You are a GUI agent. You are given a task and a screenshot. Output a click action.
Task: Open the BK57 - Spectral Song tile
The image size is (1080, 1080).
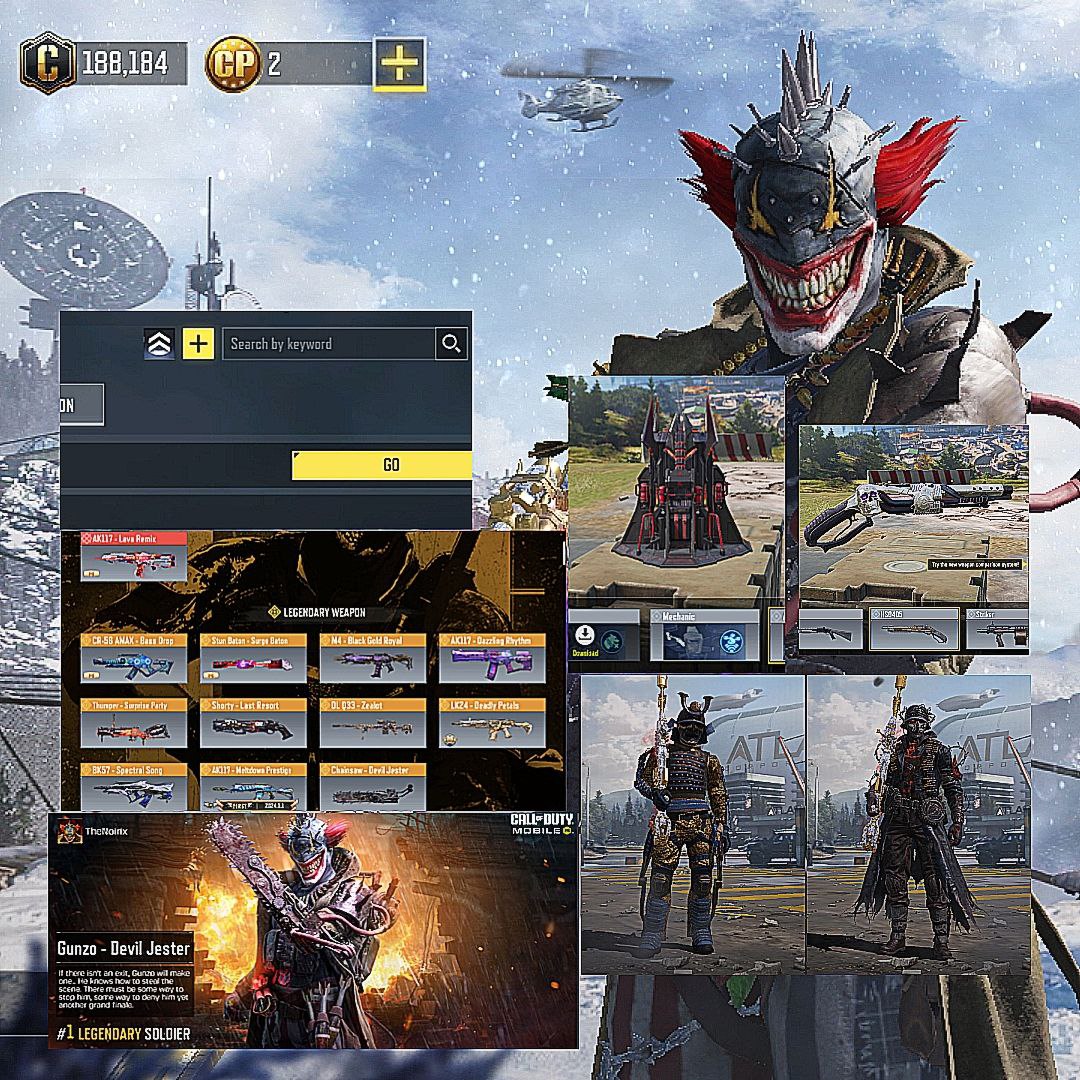[133, 787]
